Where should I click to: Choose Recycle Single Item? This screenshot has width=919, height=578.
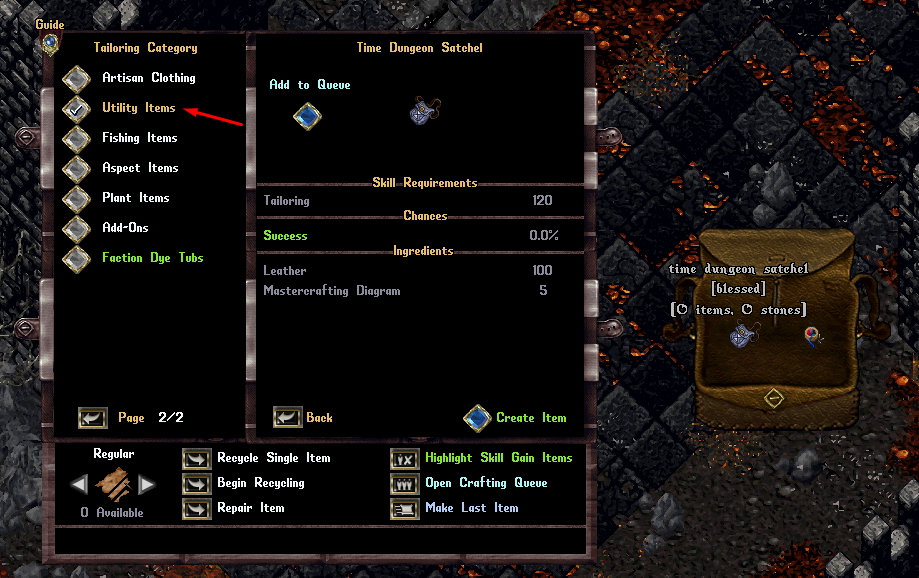[x=196, y=459]
